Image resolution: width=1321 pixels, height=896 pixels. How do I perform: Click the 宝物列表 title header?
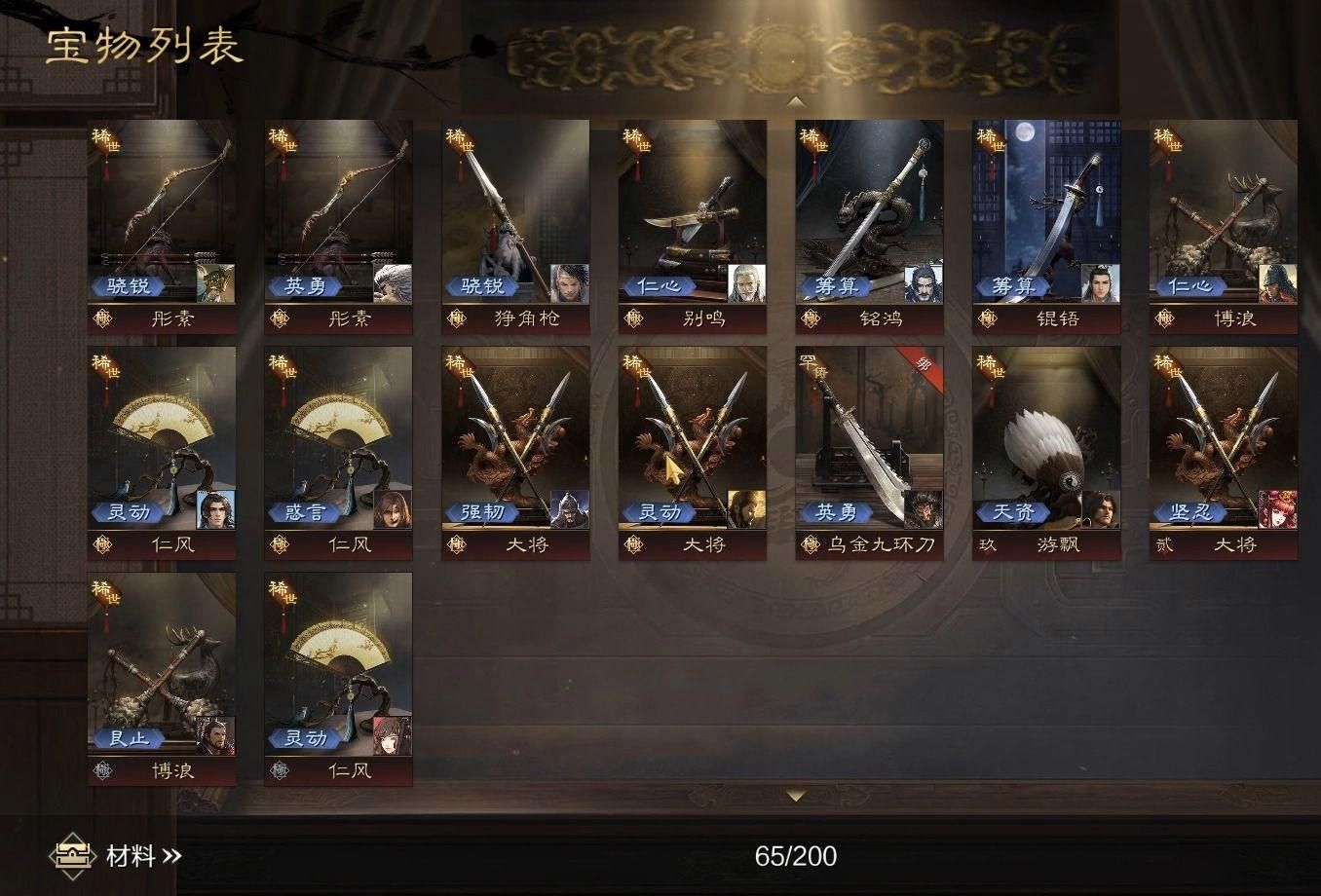[146, 44]
